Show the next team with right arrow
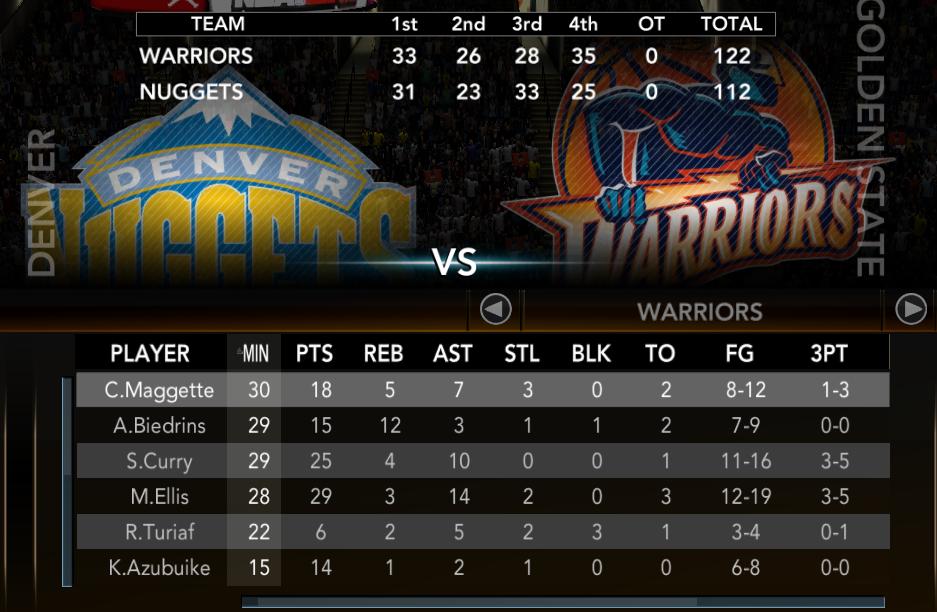Screen dimensions: 937x612 [910, 310]
